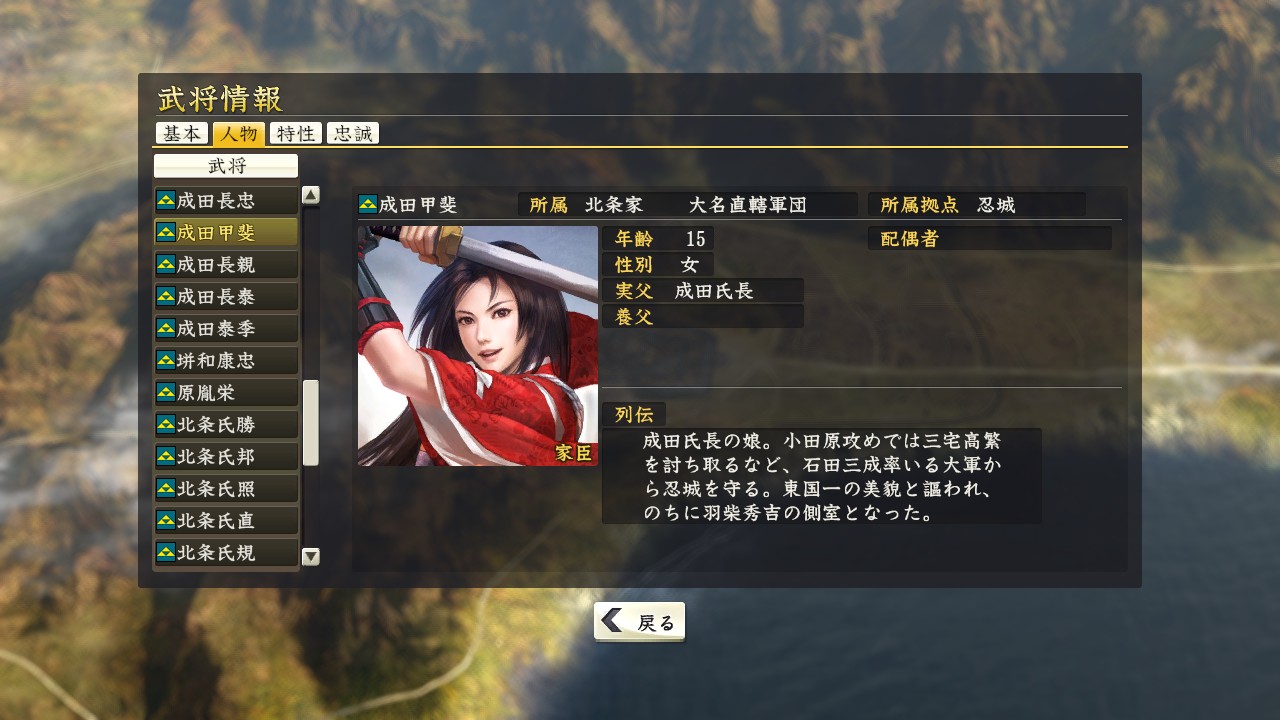The image size is (1280, 720).
Task: Click the crest icon in the 成田甲斐 name header
Action: [366, 201]
